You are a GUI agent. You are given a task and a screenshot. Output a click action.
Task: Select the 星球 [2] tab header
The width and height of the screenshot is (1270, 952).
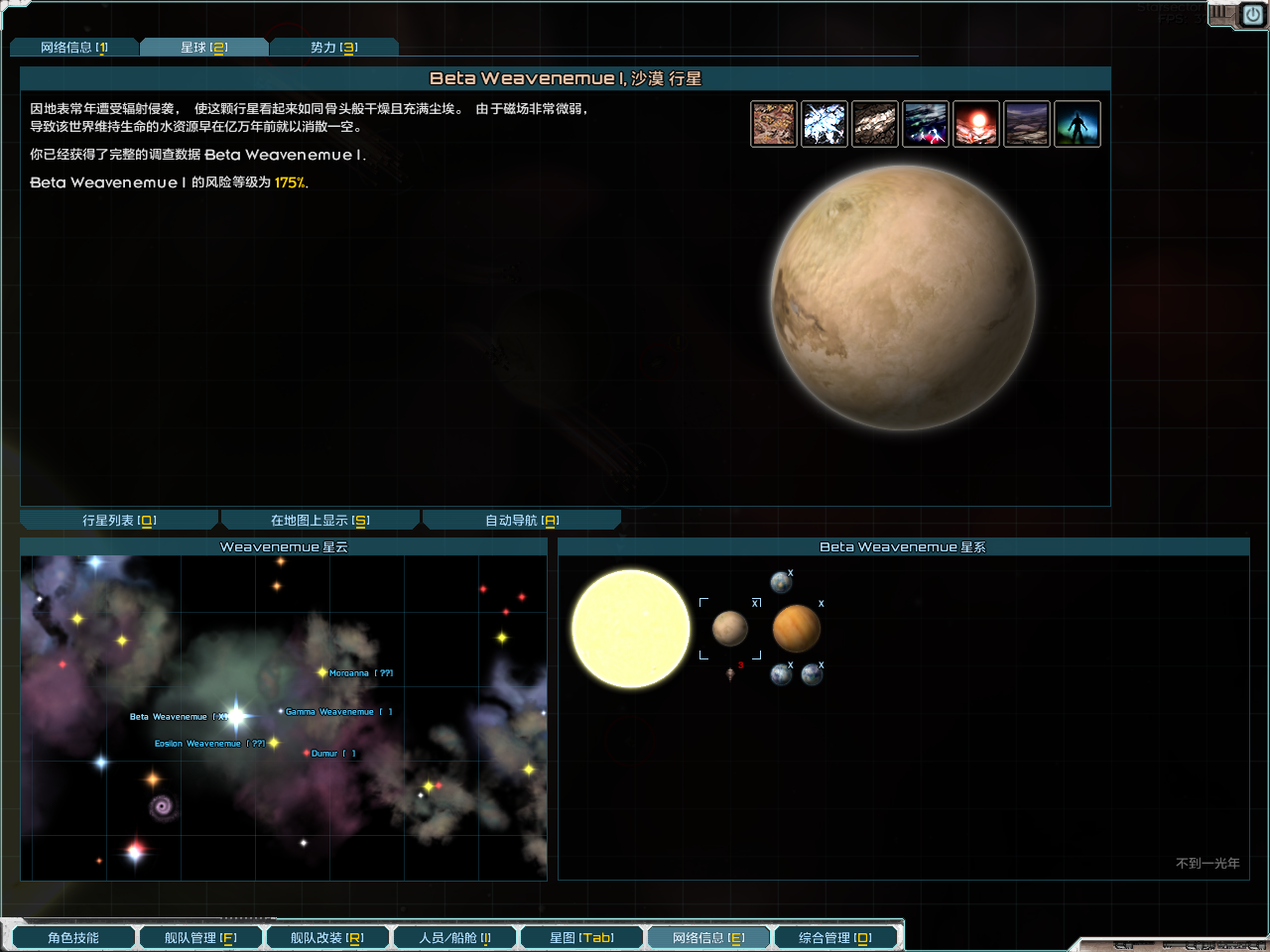pos(204,46)
